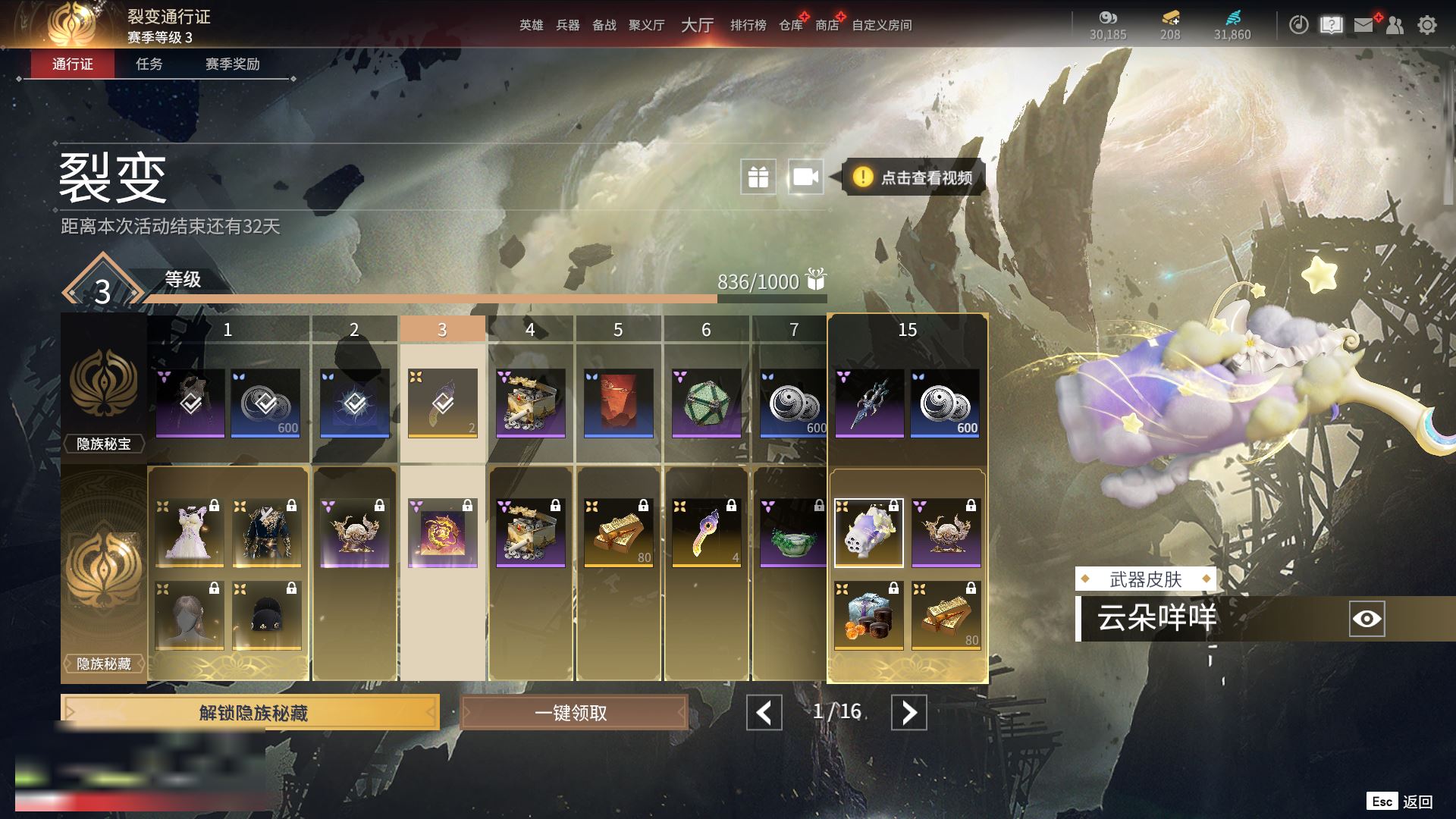The image size is (1456, 819).
Task: Visit the 商店 shop
Action: 827,25
